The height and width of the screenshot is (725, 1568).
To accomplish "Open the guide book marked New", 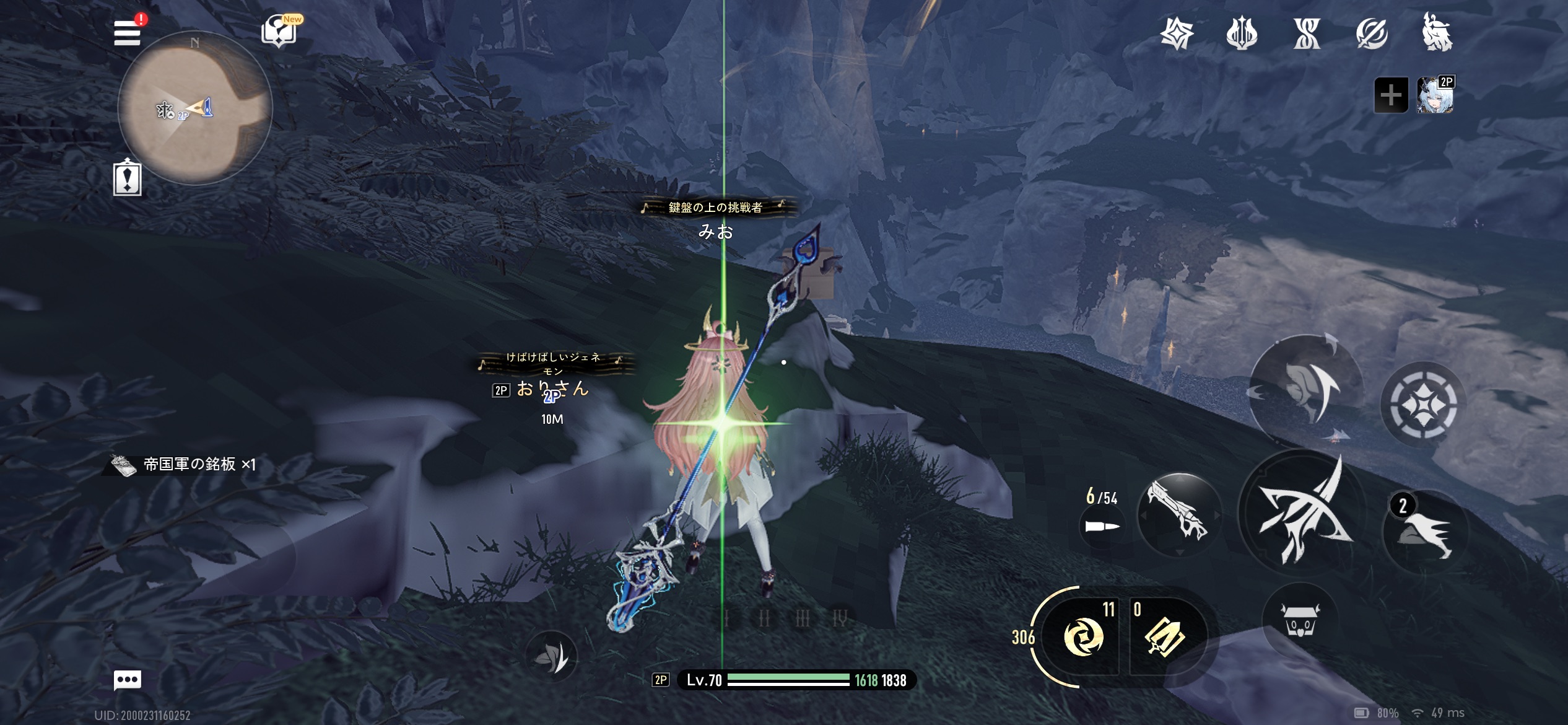I will point(279,31).
